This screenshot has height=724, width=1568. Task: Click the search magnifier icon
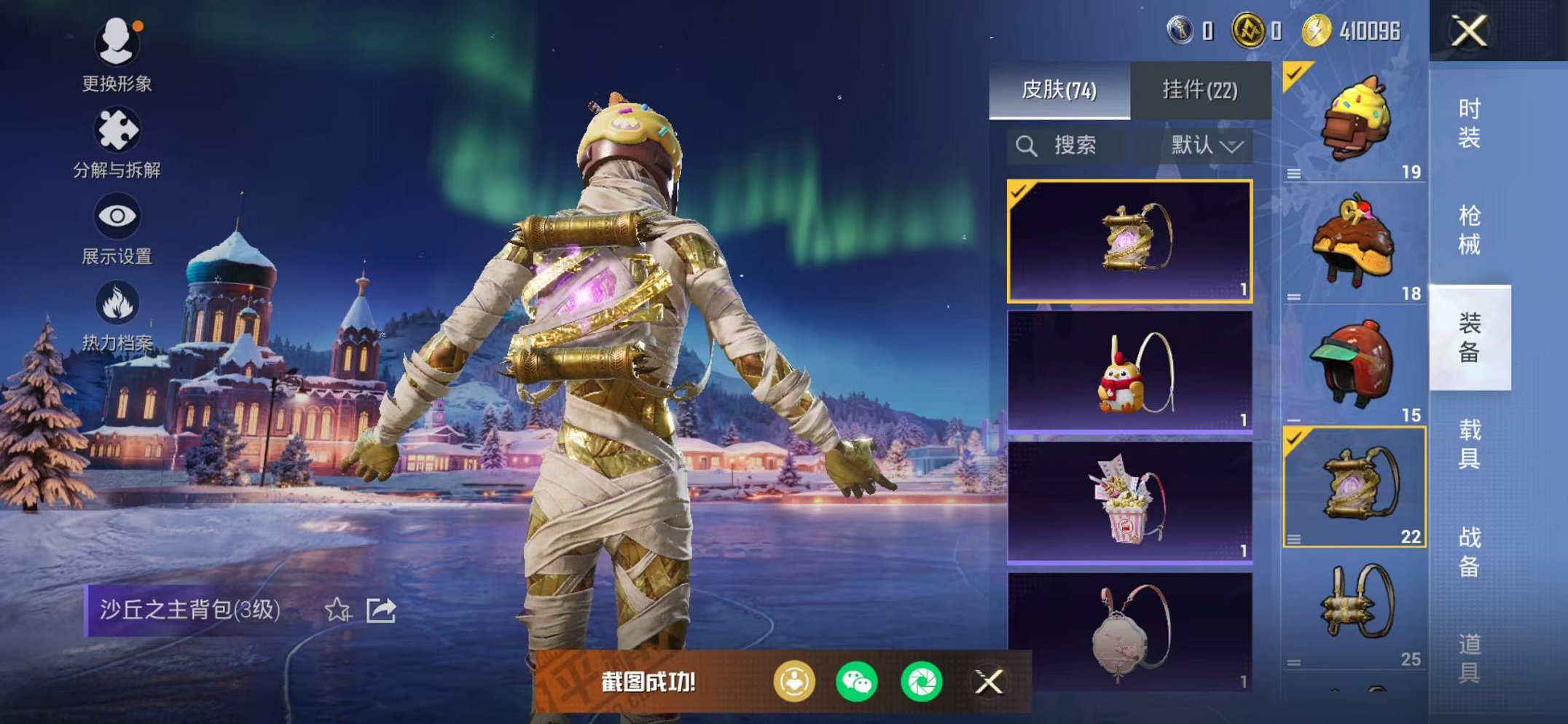coord(1028,143)
